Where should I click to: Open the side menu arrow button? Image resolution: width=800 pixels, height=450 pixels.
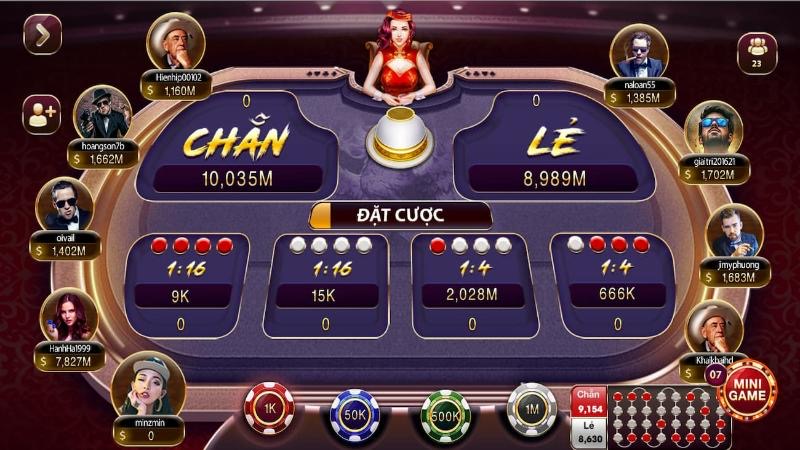point(42,36)
